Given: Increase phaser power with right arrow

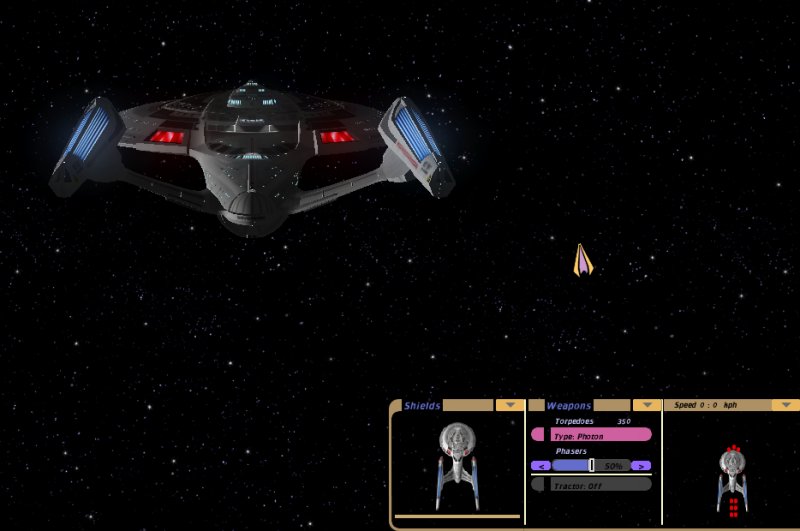Looking at the screenshot, I should (641, 465).
